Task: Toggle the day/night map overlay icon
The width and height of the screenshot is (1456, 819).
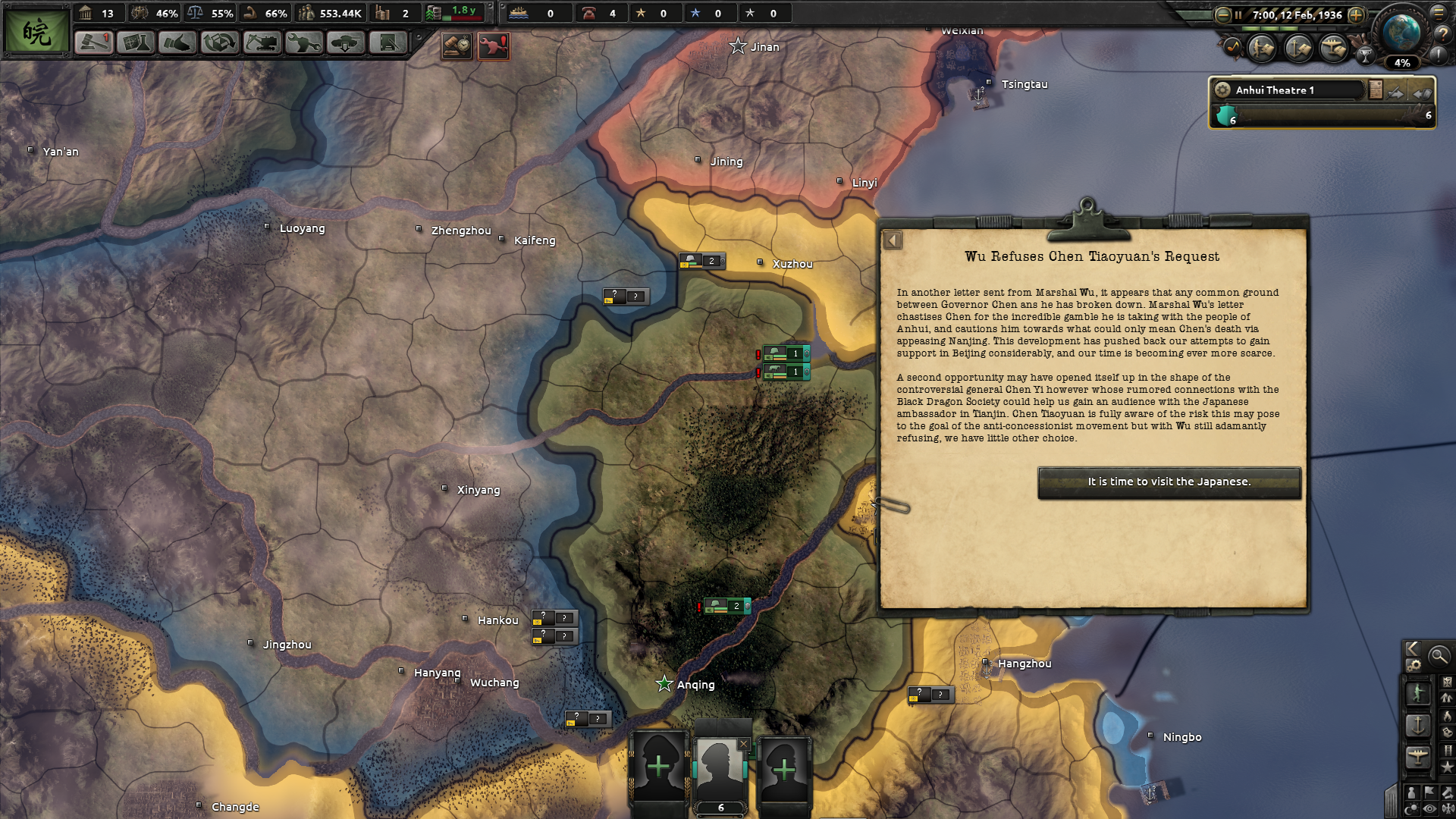Action: point(1411,807)
